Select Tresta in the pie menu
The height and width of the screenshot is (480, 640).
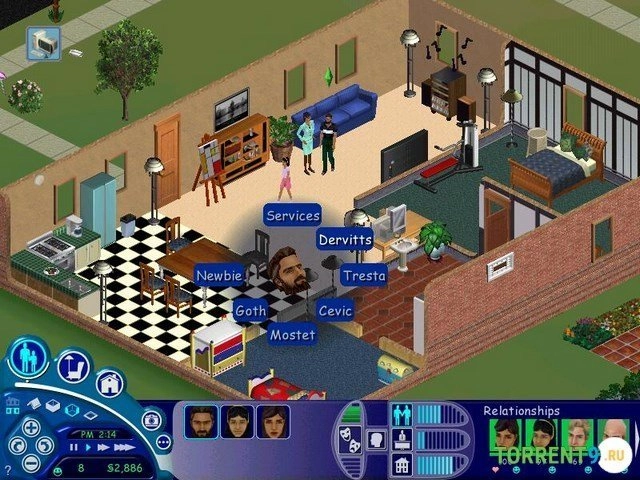tap(363, 275)
